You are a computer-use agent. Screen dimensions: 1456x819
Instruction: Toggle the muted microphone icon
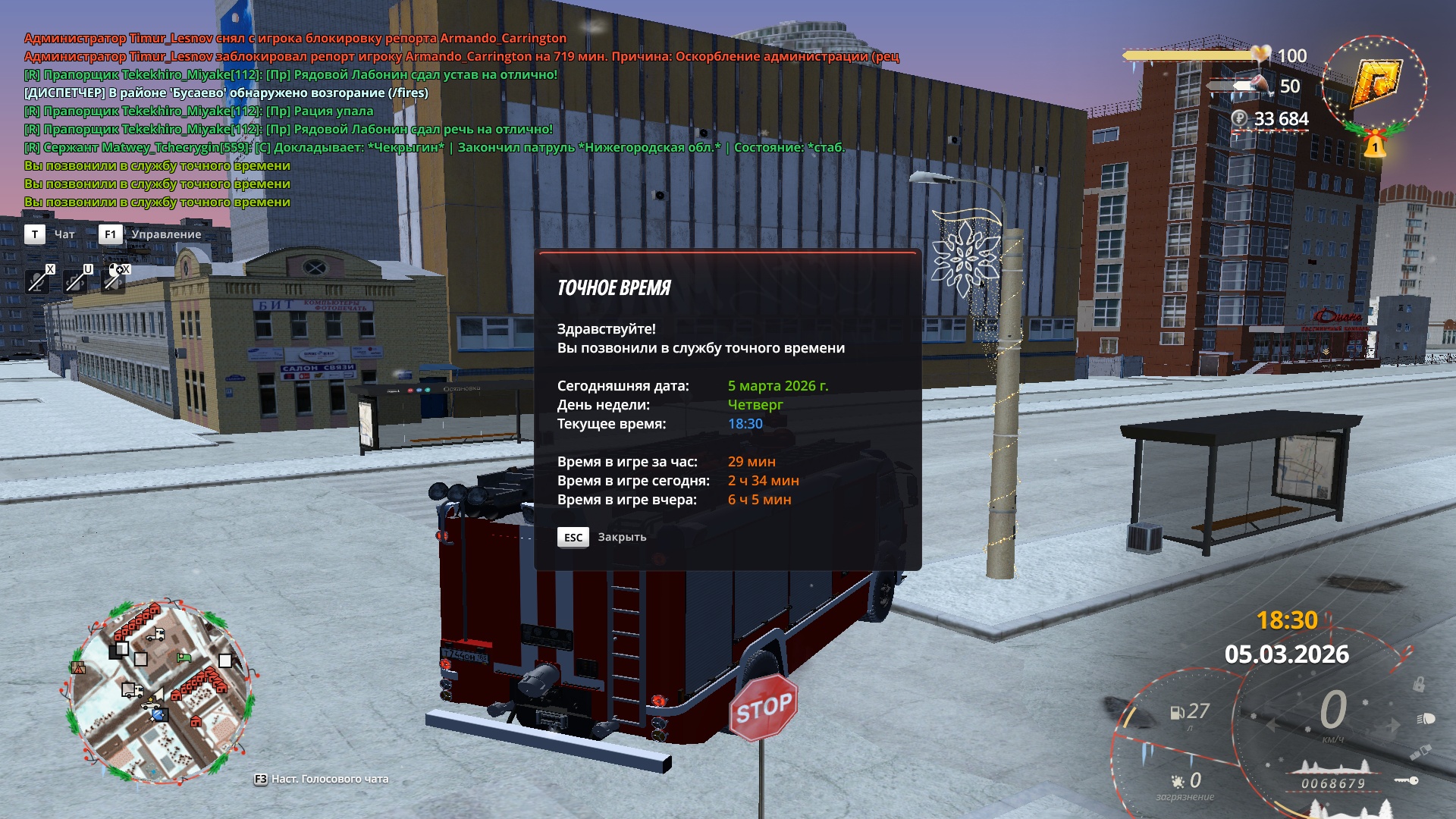click(36, 281)
